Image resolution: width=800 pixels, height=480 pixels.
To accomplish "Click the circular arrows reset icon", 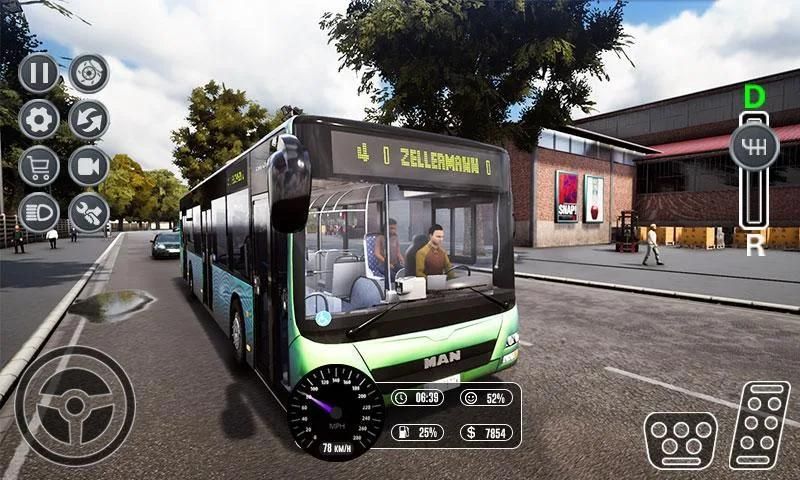I will (x=89, y=120).
